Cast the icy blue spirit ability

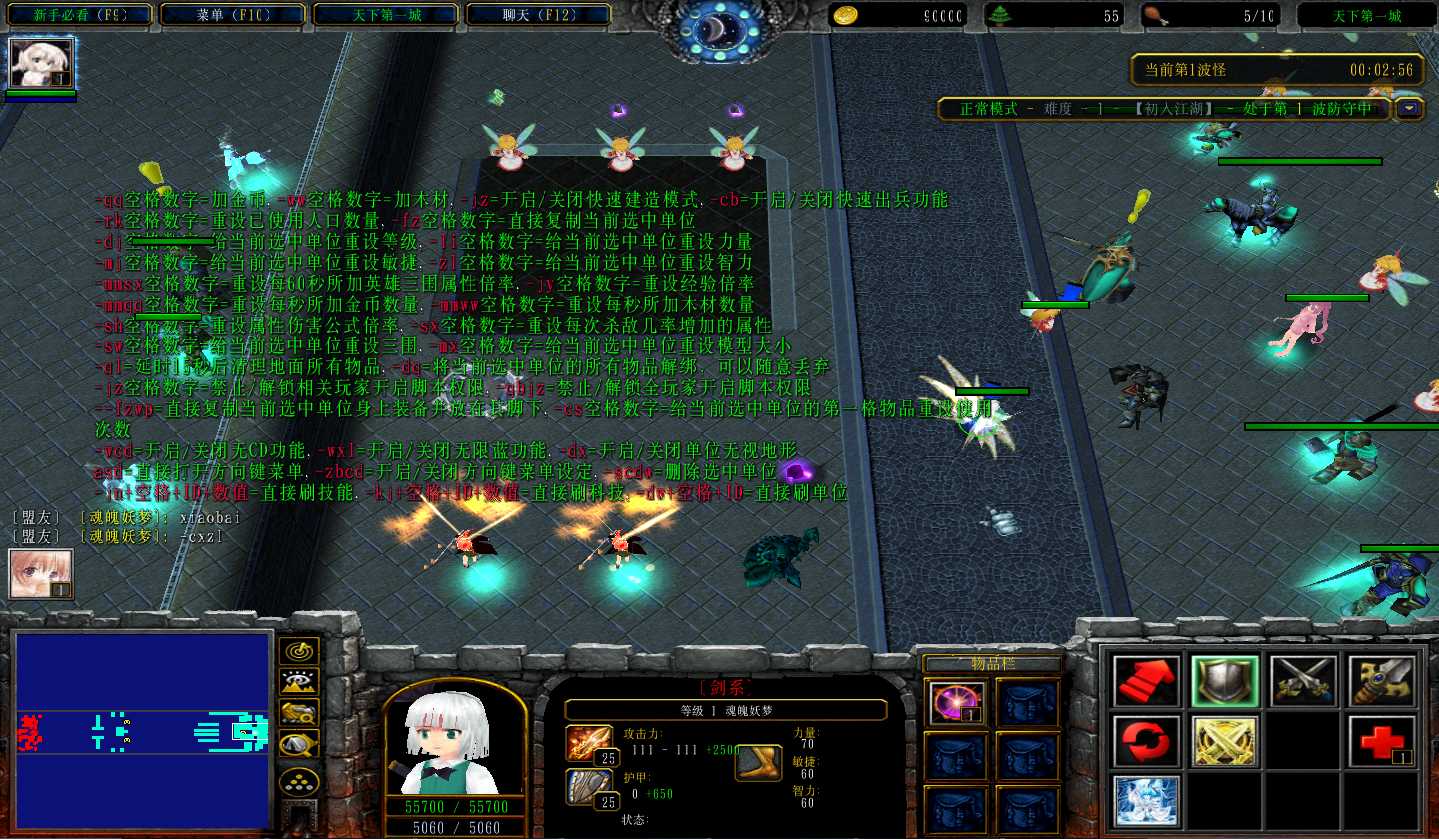(1145, 800)
